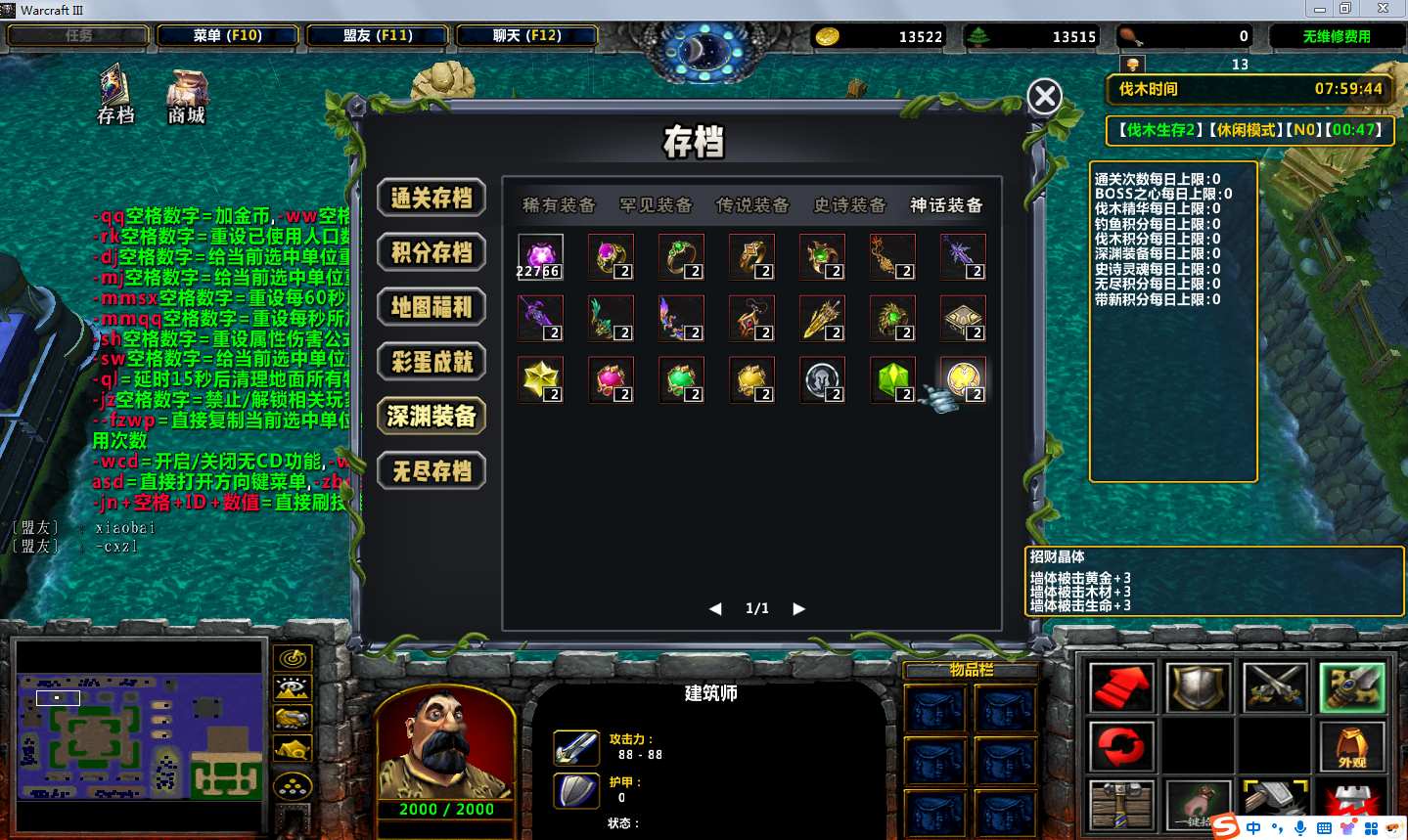Select the purple orb item showing 22766
This screenshot has height=840, width=1408.
pos(539,257)
